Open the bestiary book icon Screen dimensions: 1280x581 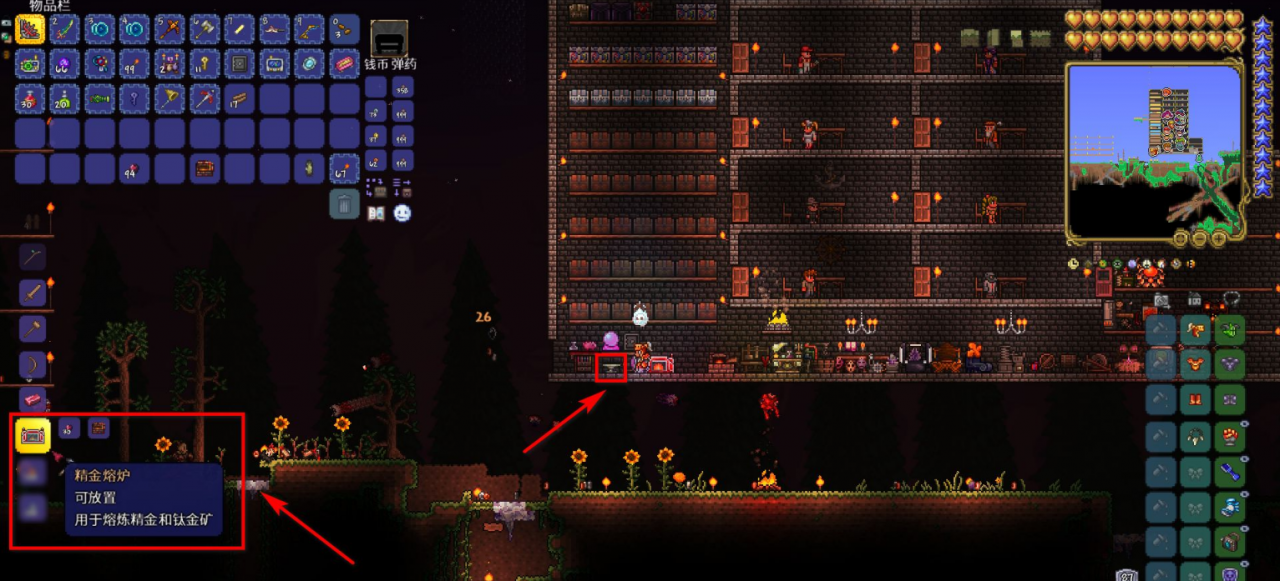pos(376,213)
